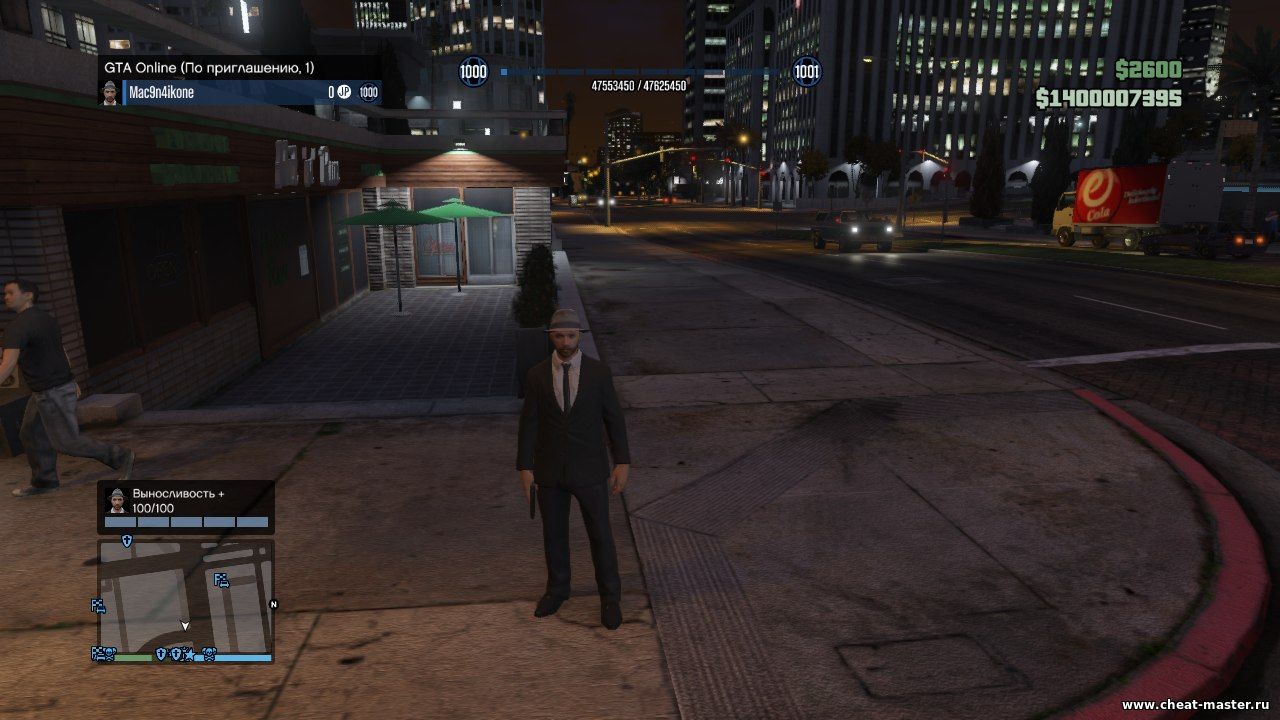Open the minimap
The height and width of the screenshot is (720, 1280).
click(185, 595)
